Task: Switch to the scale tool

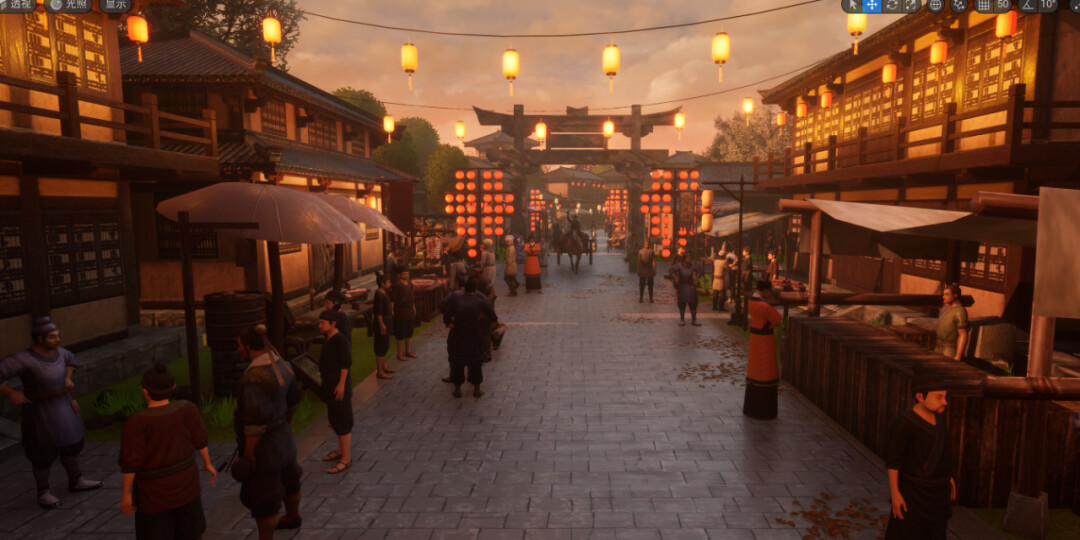Action: point(910,5)
